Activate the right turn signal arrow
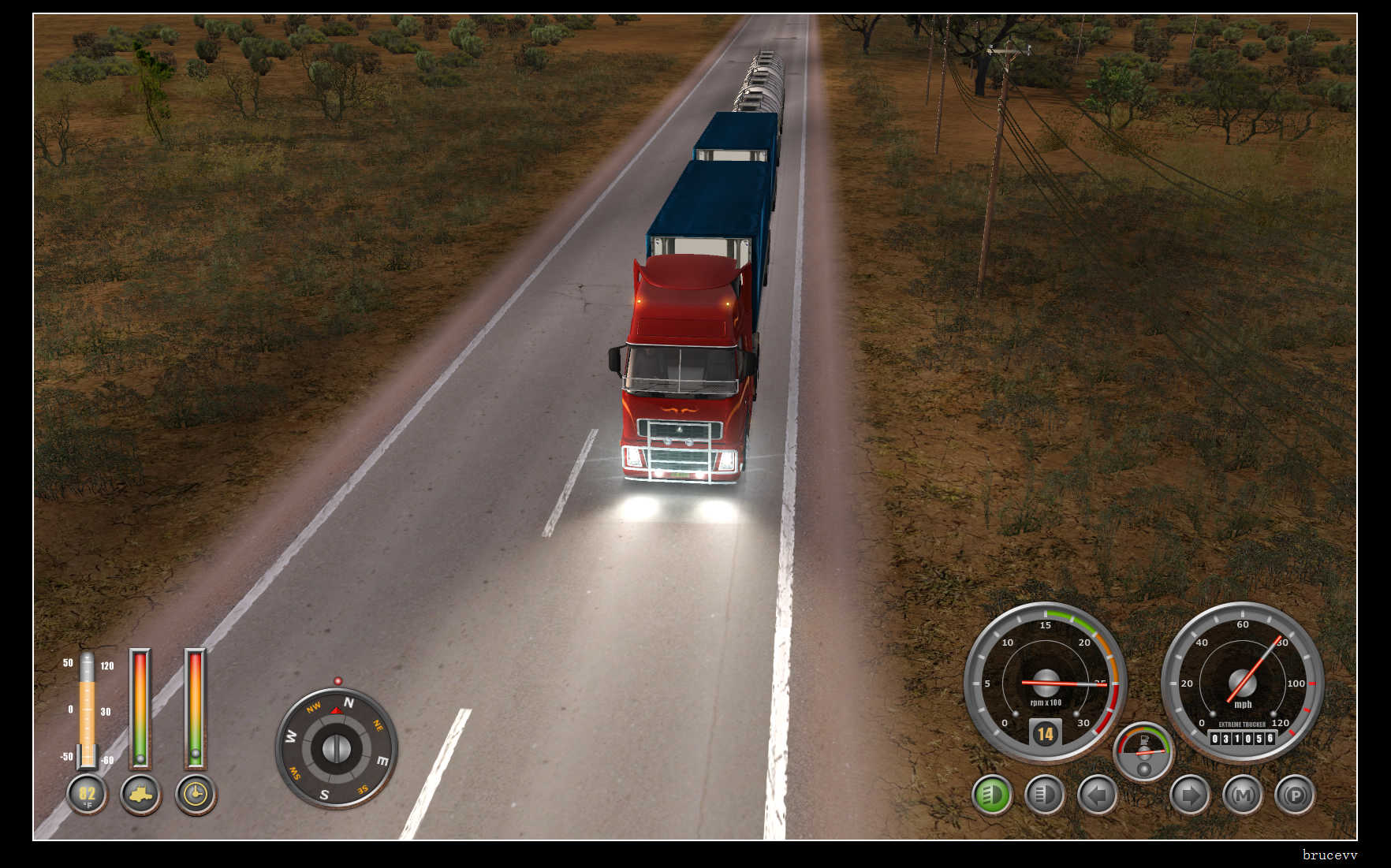Viewport: 1391px width, 868px height. [x=1190, y=795]
